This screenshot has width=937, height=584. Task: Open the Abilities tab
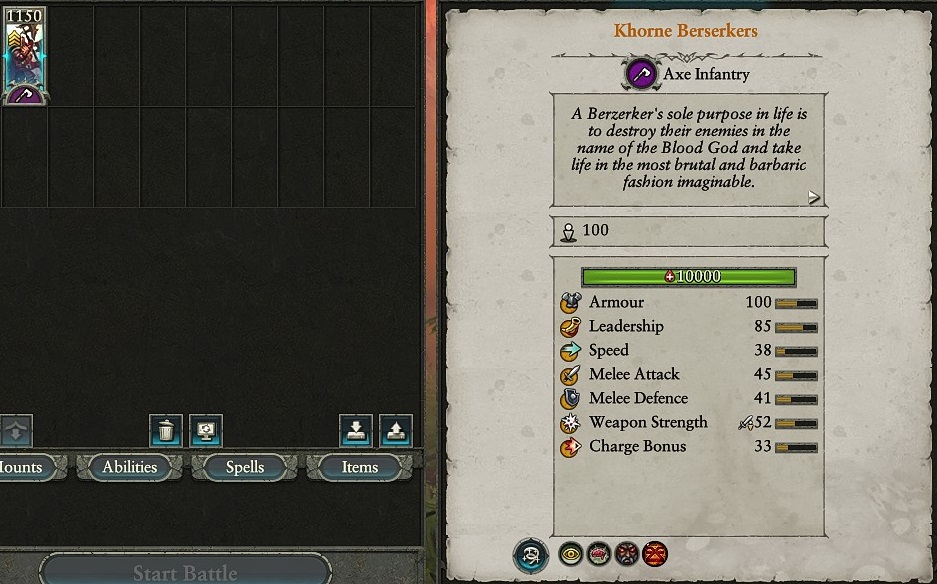point(130,467)
